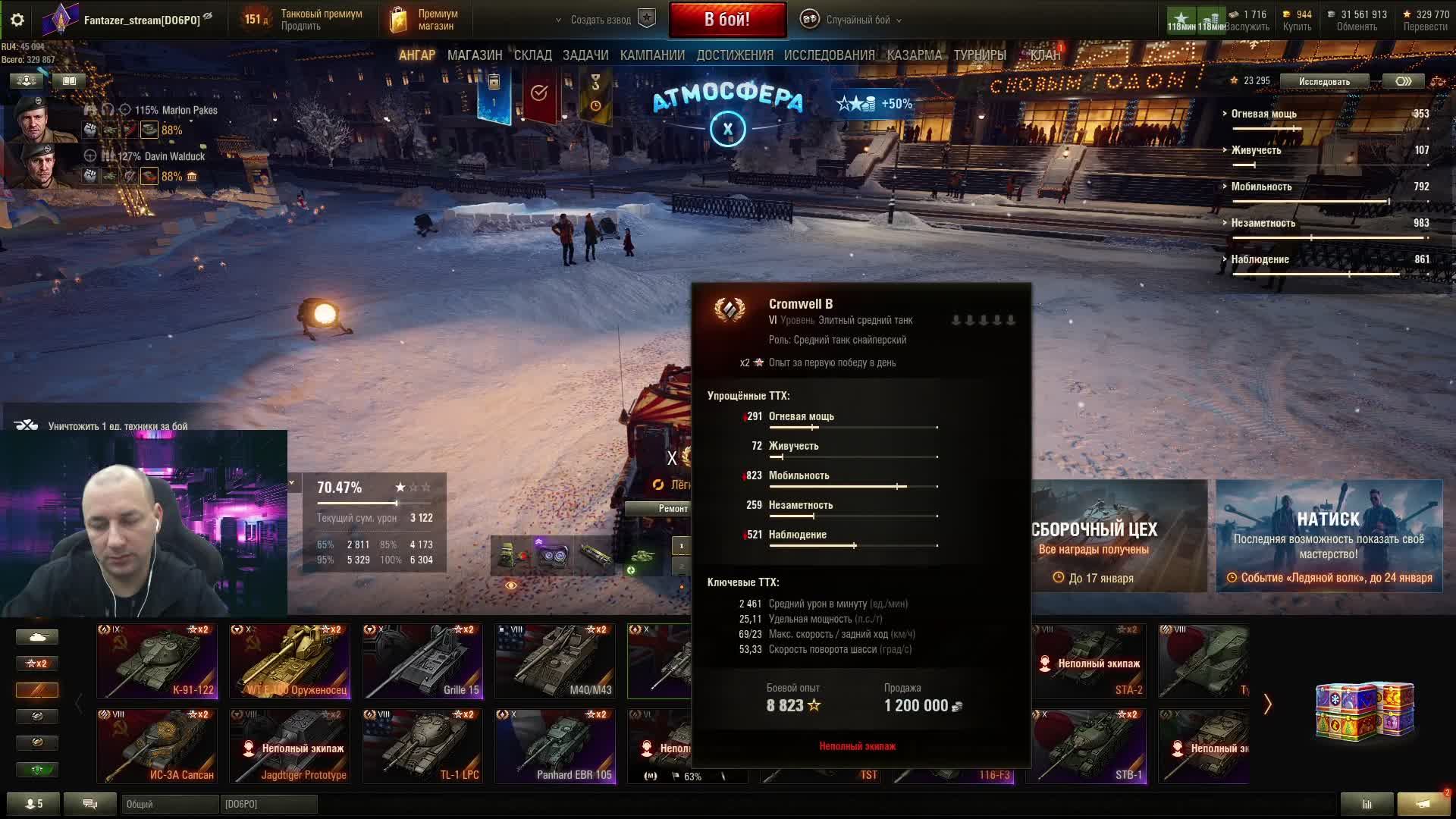
Task: Switch to the МАГАЗИН tab
Action: click(475, 55)
